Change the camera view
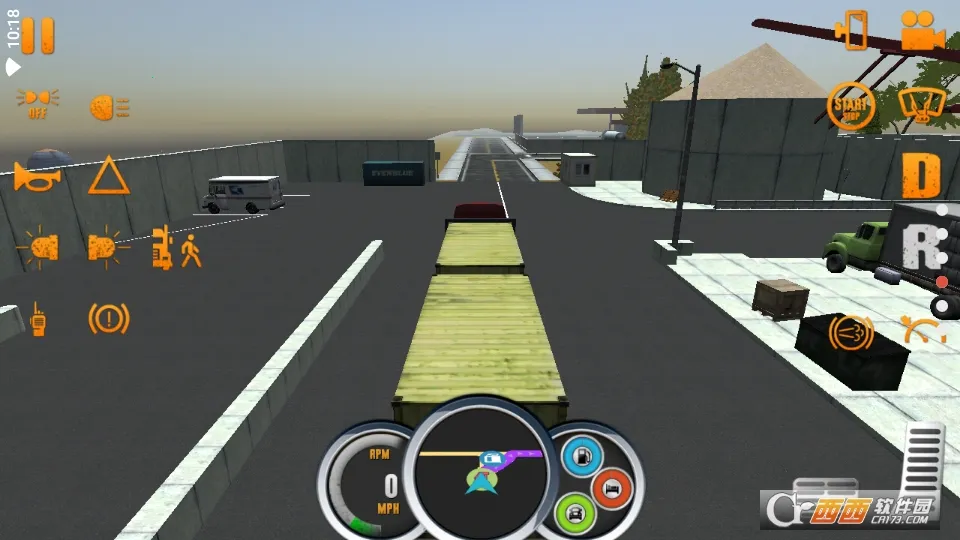 click(x=921, y=31)
